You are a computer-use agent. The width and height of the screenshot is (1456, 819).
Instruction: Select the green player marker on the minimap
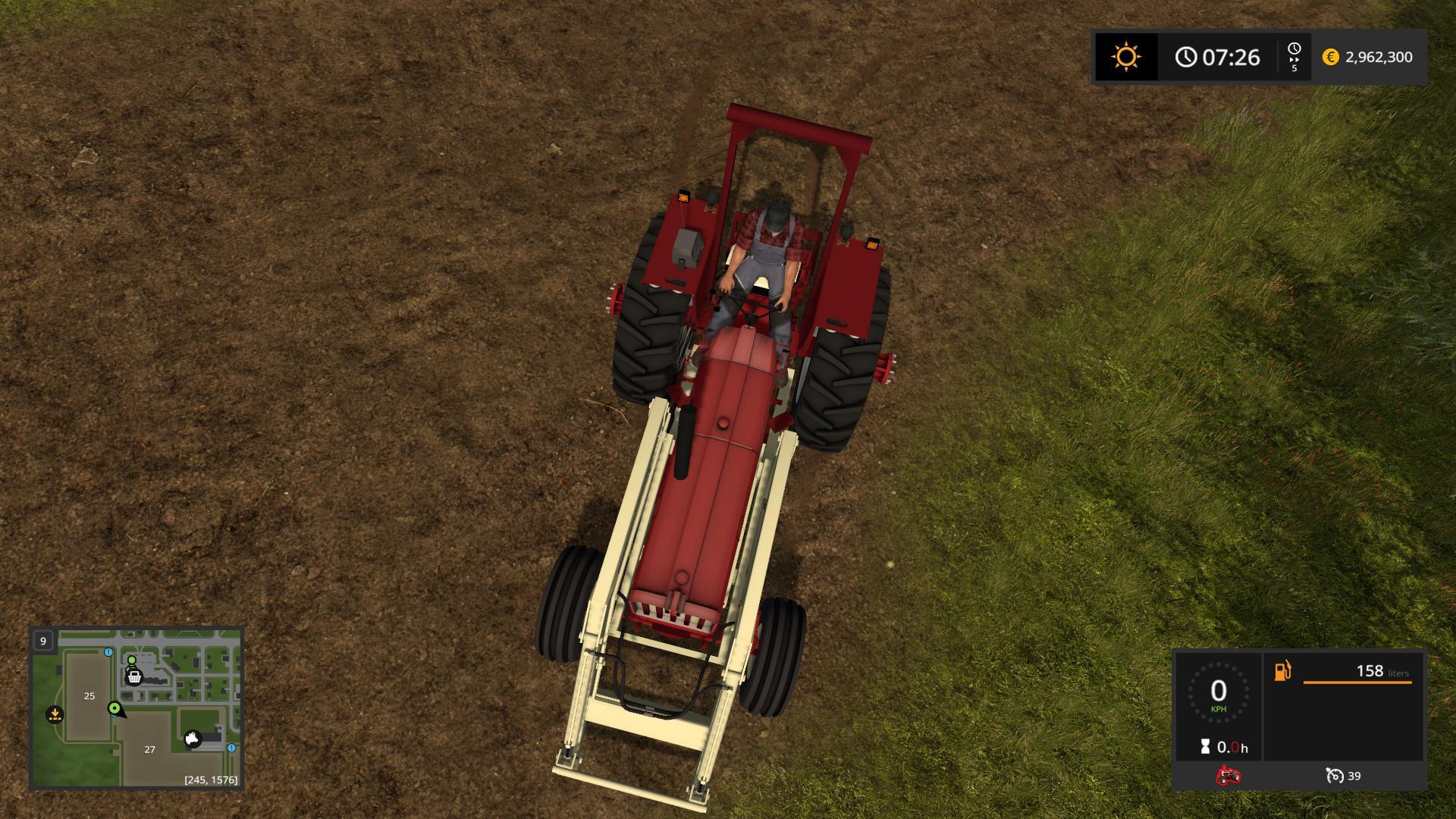pos(115,709)
